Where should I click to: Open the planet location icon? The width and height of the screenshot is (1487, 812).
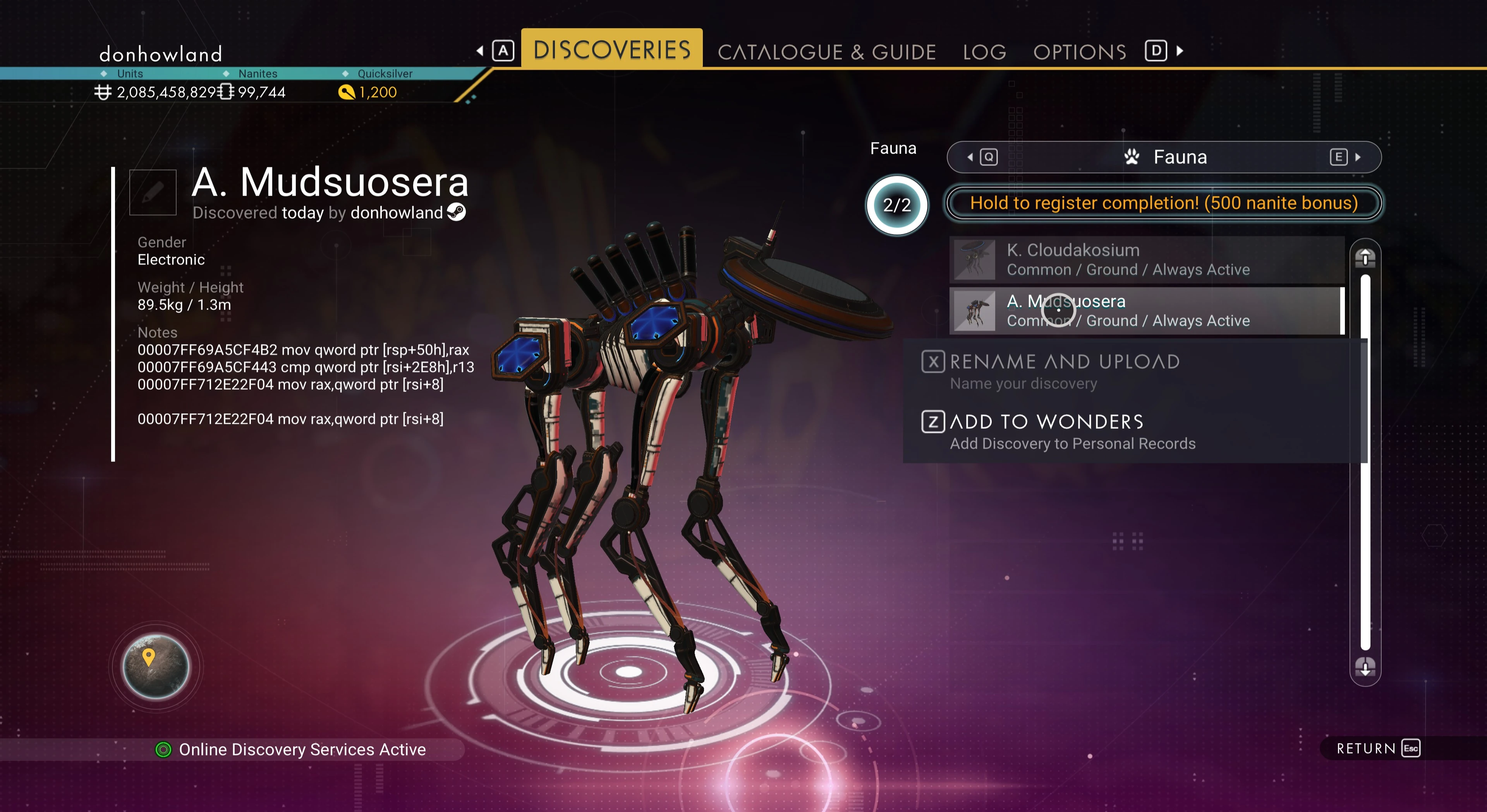(x=156, y=666)
